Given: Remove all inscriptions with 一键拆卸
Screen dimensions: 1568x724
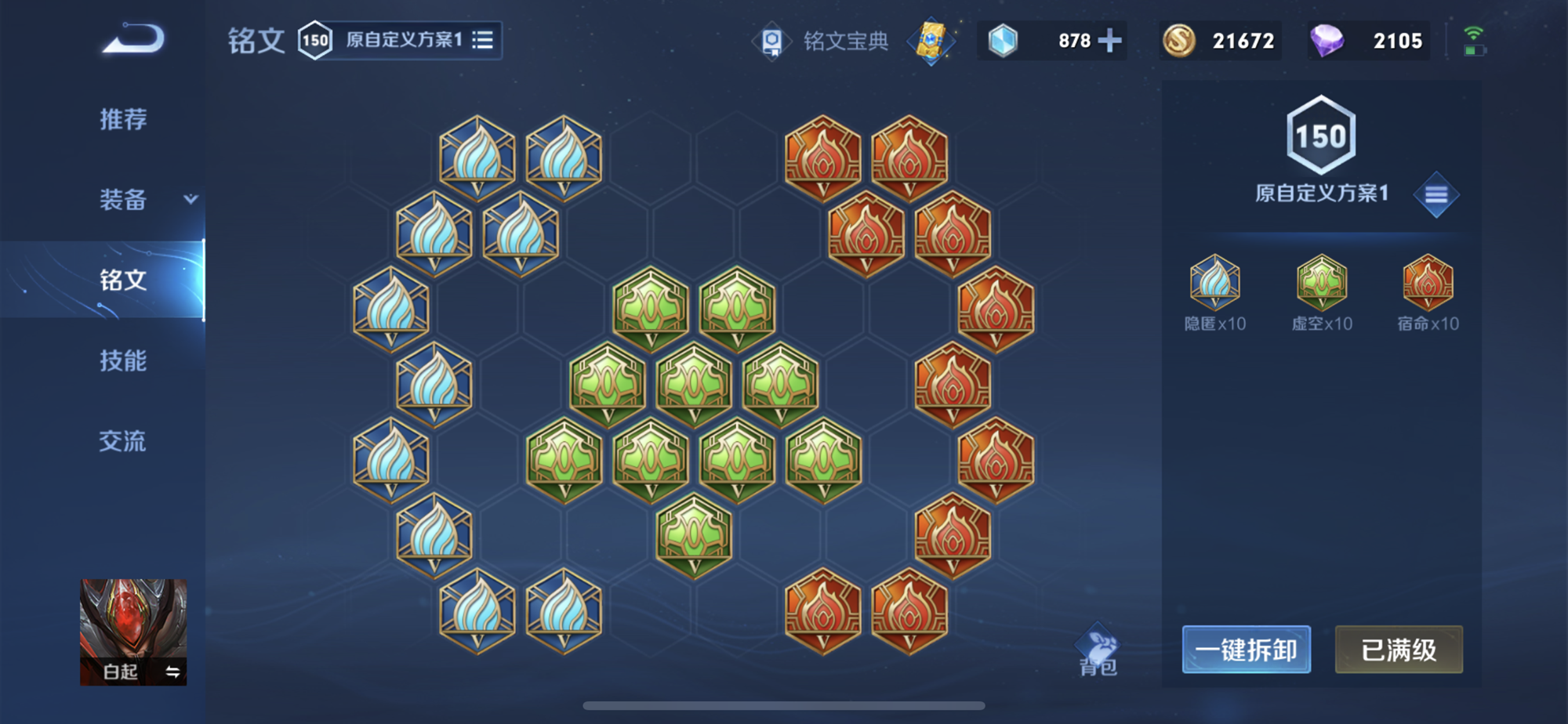Looking at the screenshot, I should (1246, 650).
